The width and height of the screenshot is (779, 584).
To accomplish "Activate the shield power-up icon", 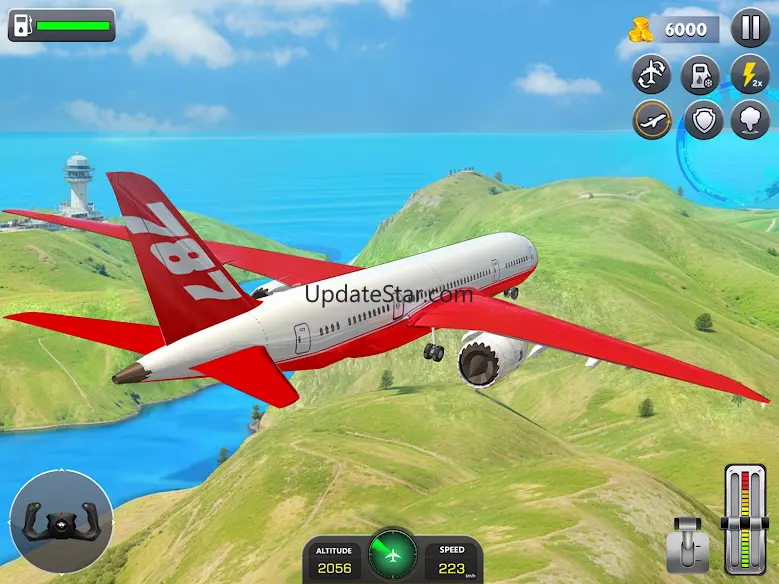I will pyautogui.click(x=701, y=121).
